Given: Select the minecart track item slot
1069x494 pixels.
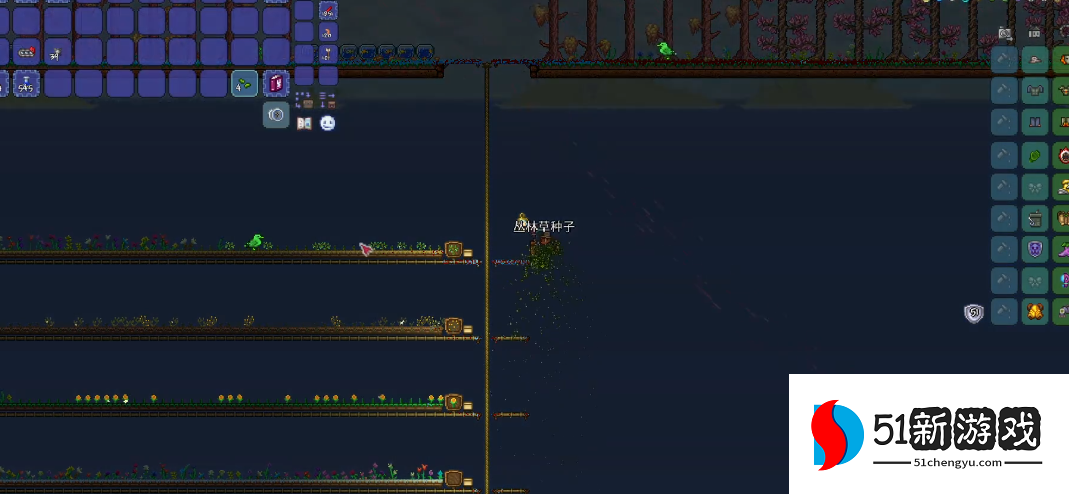Looking at the screenshot, I should click(26, 52).
